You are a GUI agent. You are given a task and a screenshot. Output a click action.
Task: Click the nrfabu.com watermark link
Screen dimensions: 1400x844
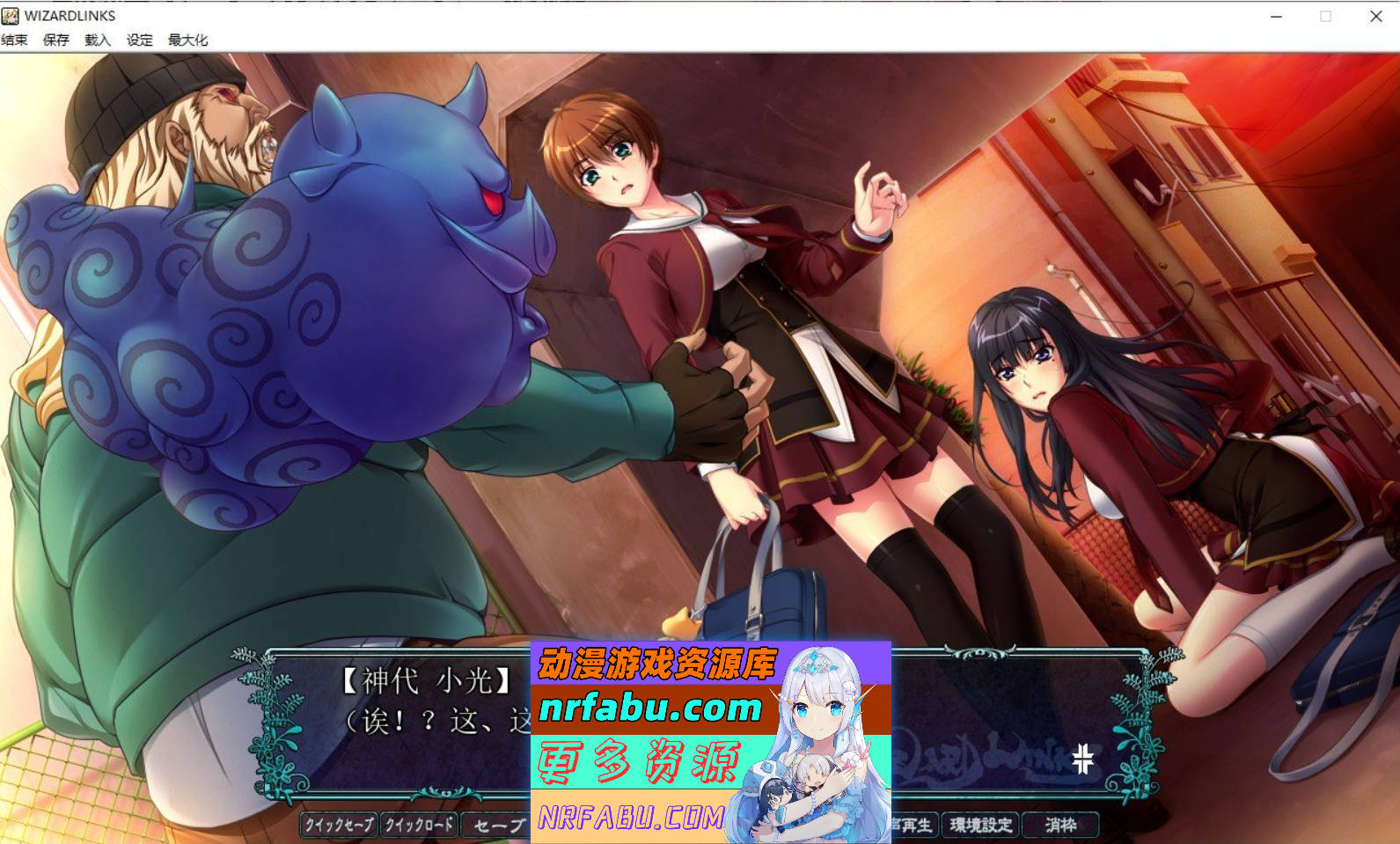[x=649, y=705]
